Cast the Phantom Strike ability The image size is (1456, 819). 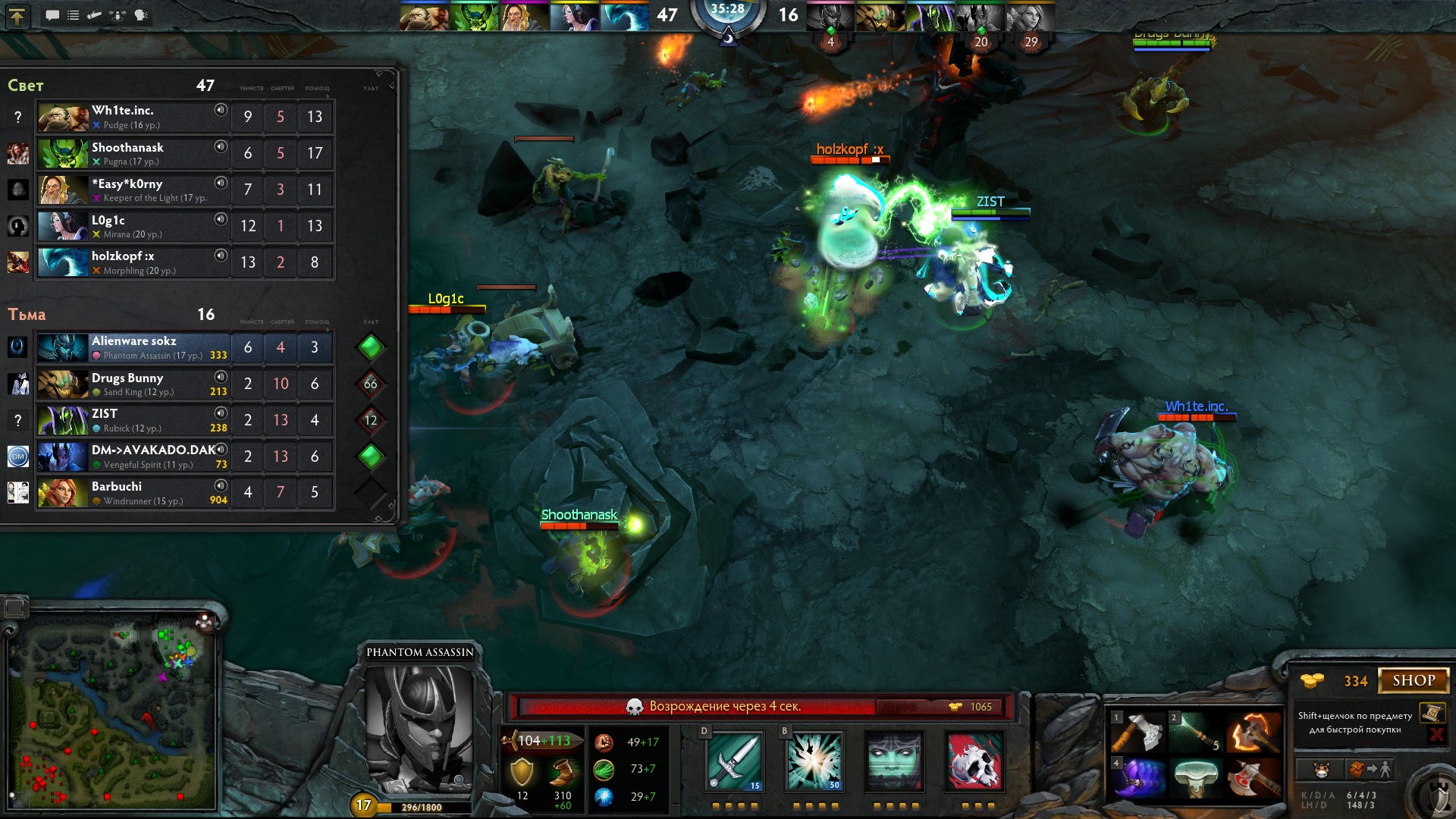tap(814, 761)
